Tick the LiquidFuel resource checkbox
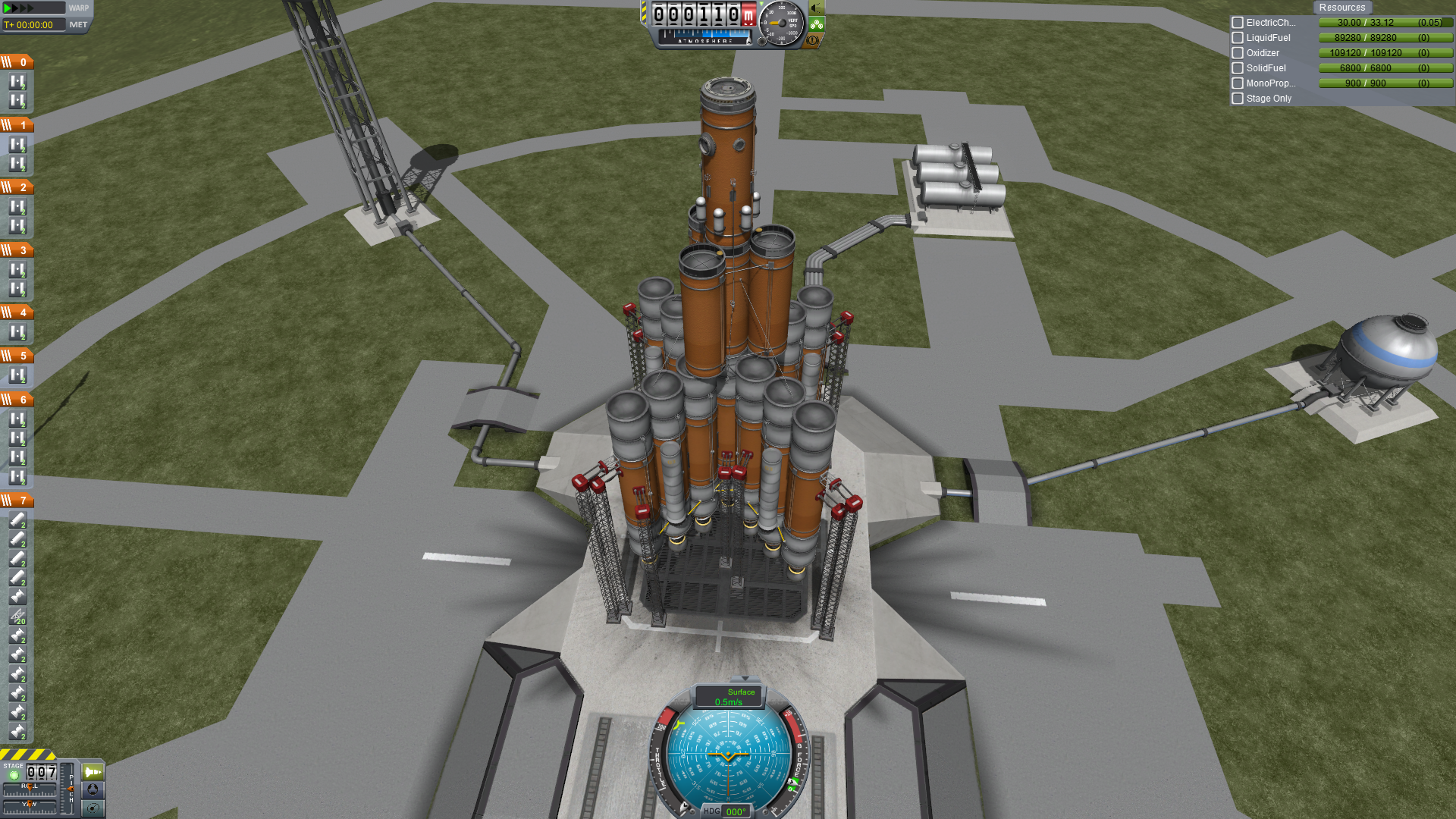Screen dimensions: 1456x819 coord(1238,38)
